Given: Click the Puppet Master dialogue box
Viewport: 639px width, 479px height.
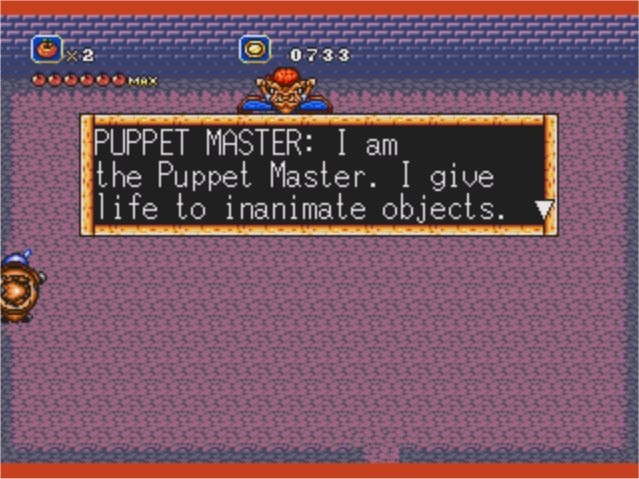Looking at the screenshot, I should (x=318, y=175).
